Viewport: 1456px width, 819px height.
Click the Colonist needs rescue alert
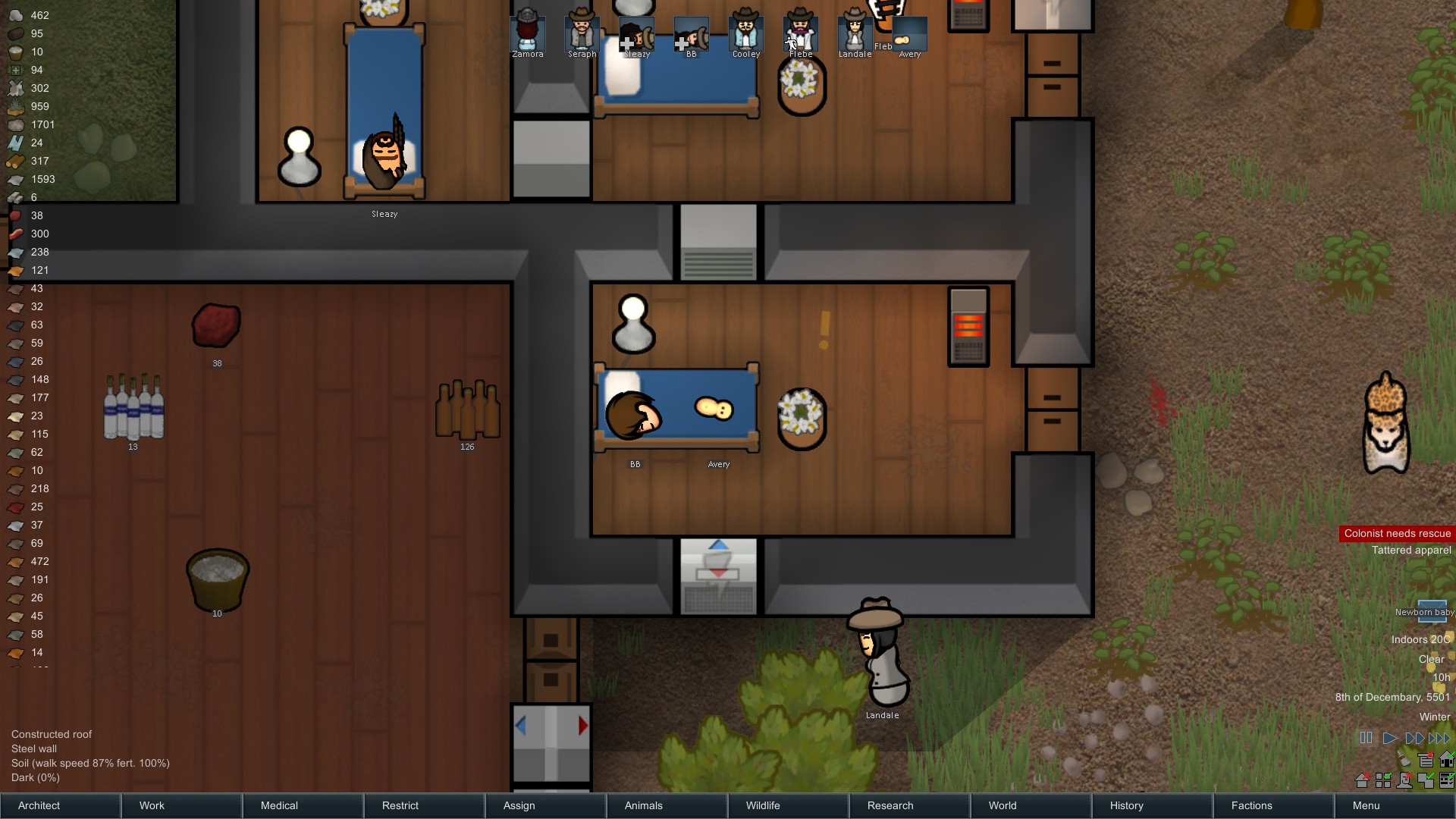pyautogui.click(x=1396, y=533)
